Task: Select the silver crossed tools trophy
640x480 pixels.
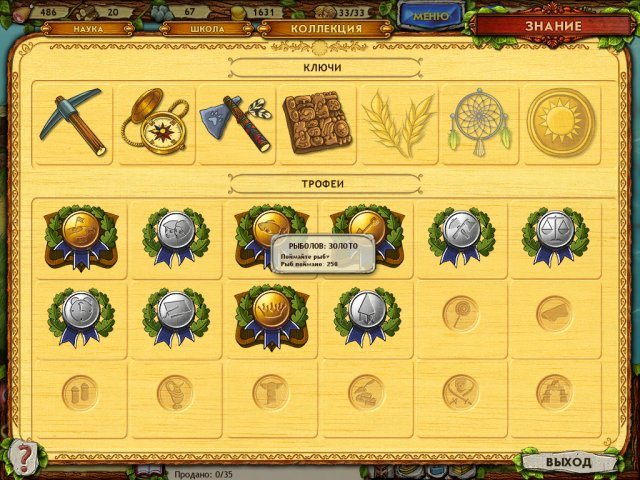Action: 461,231
